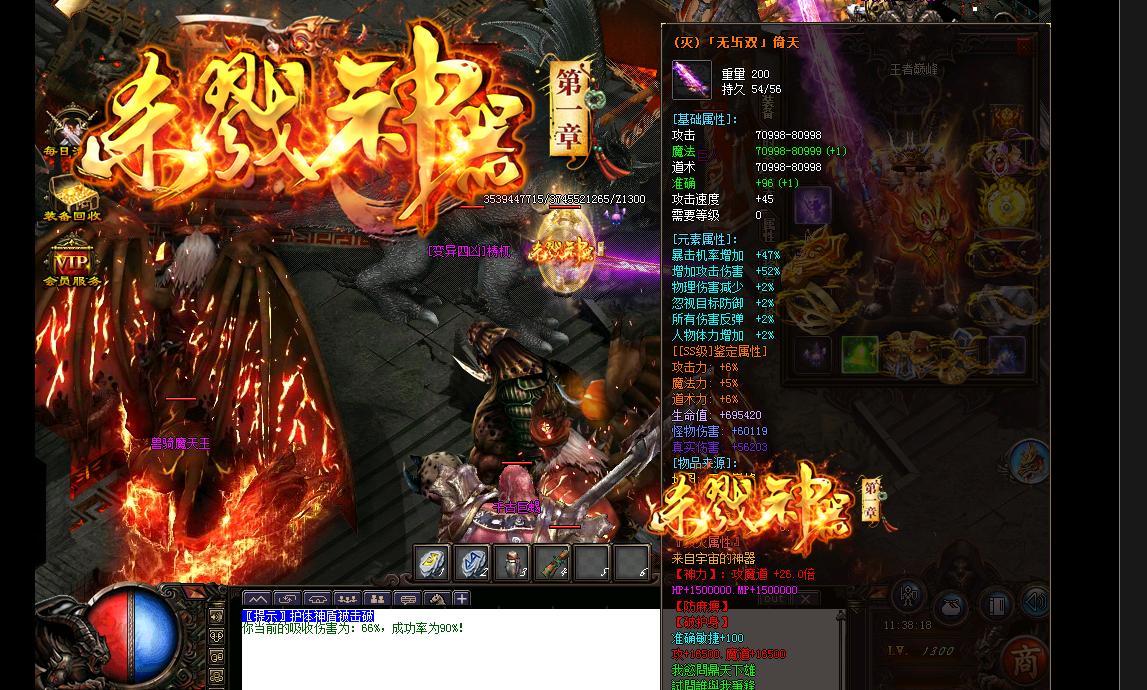Viewport: 1147px width, 690px height.
Task: Use the potion jar in hotbar slot 3
Action: point(511,563)
